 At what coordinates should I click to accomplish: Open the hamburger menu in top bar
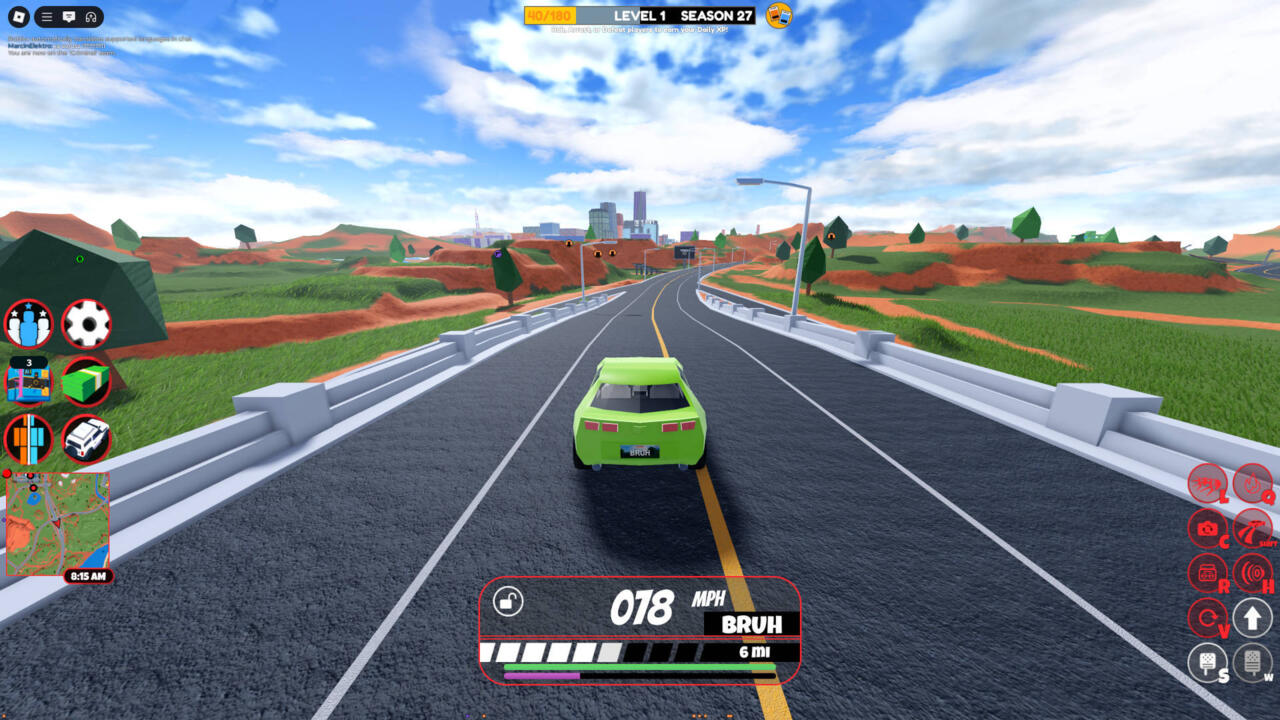47,17
